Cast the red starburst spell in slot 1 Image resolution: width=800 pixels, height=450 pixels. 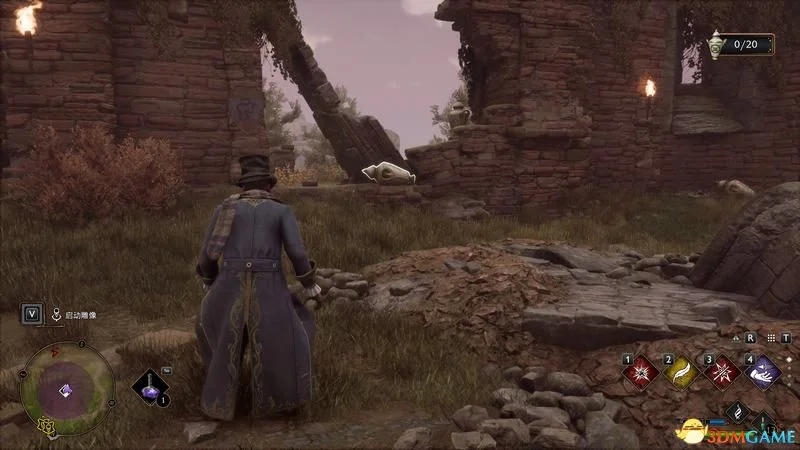click(x=638, y=373)
